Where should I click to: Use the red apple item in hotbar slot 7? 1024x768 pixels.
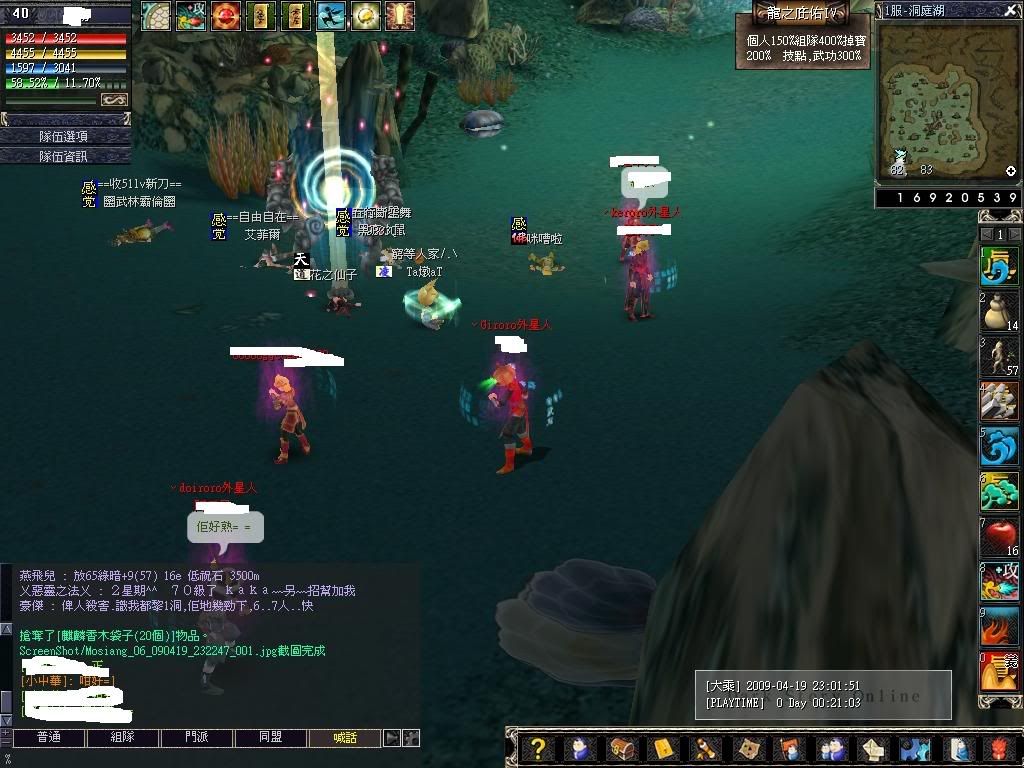(999, 538)
